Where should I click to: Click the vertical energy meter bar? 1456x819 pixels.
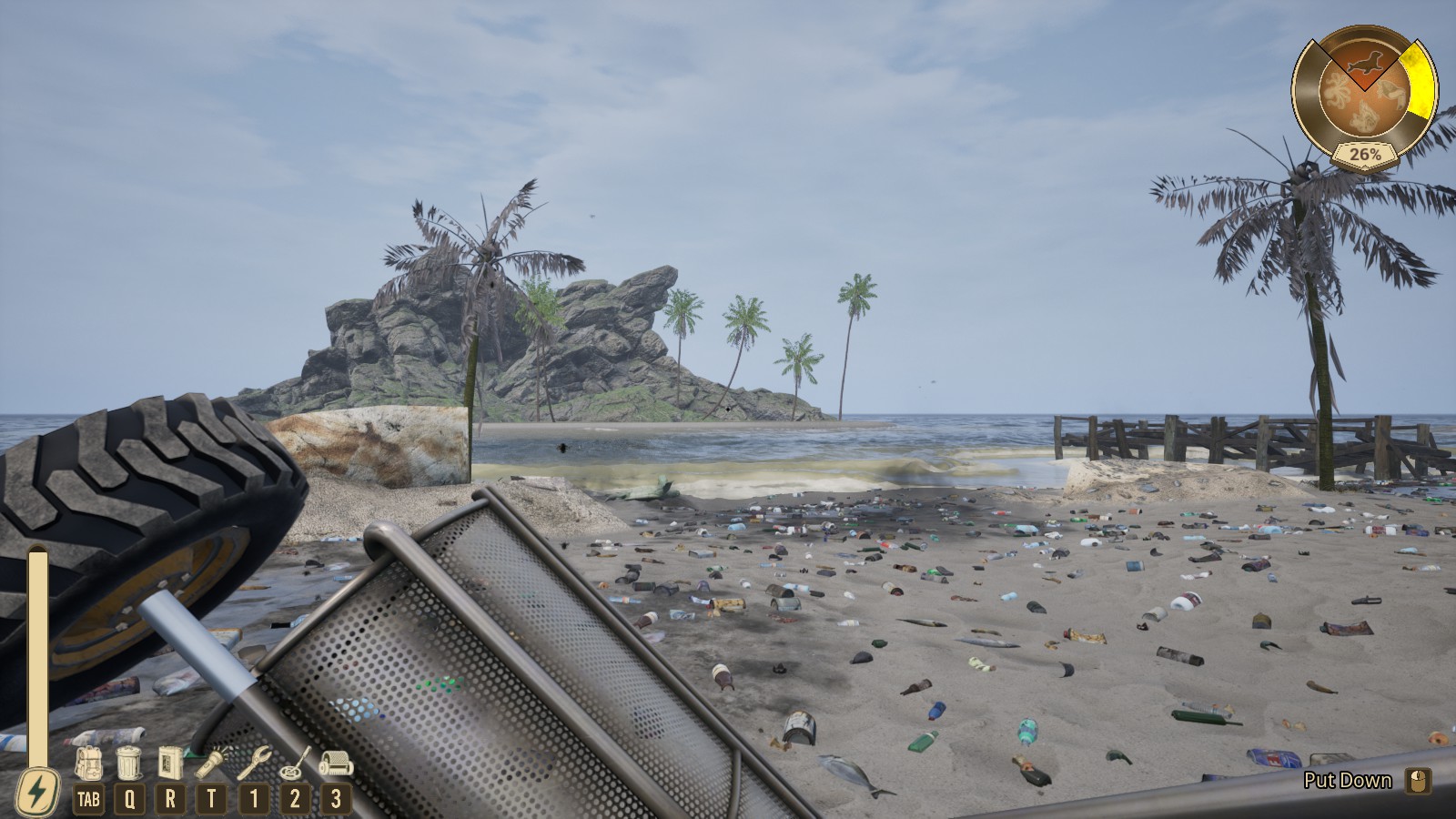(38, 655)
